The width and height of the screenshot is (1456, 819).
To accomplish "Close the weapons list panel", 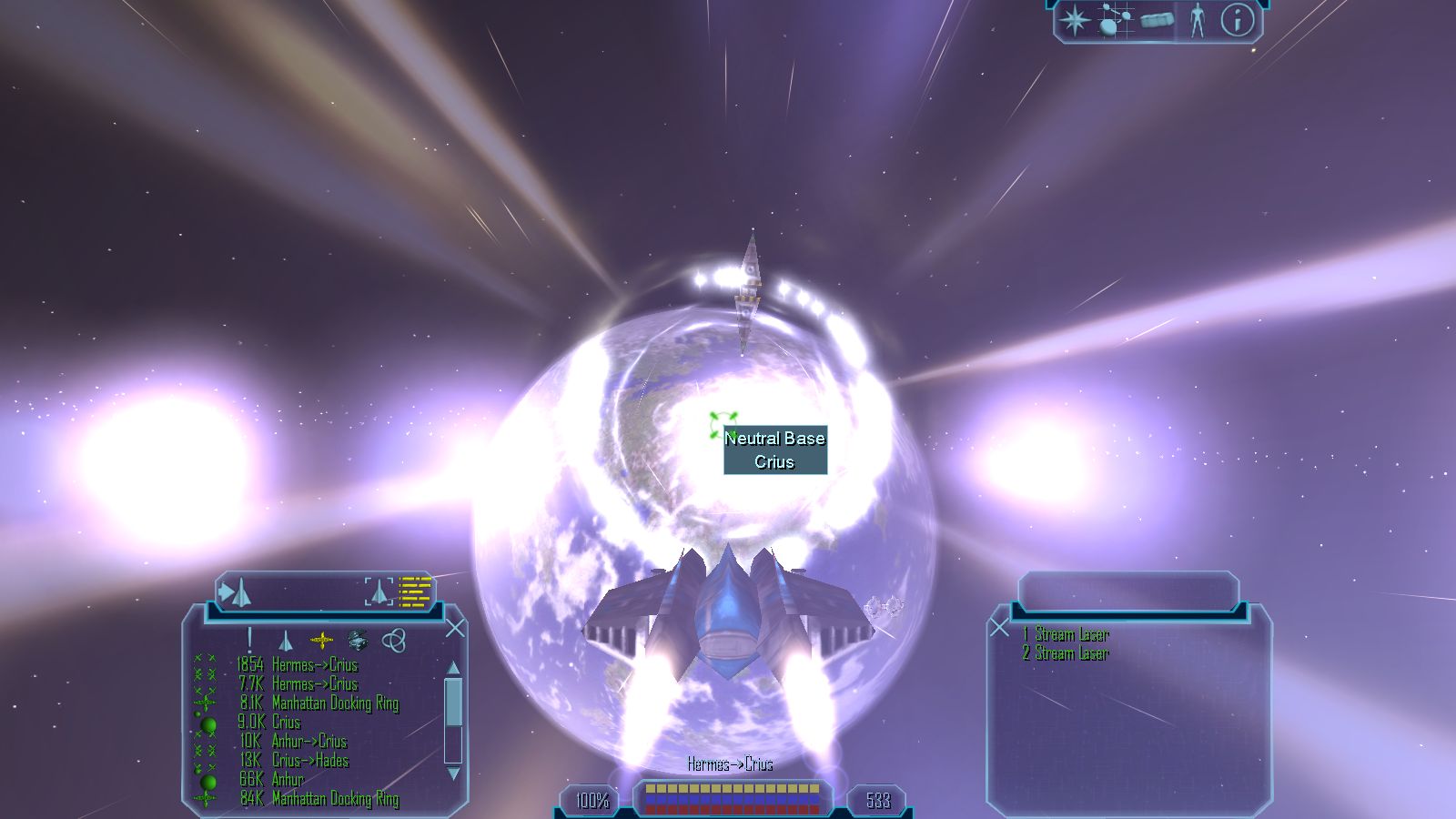I will click(x=999, y=628).
